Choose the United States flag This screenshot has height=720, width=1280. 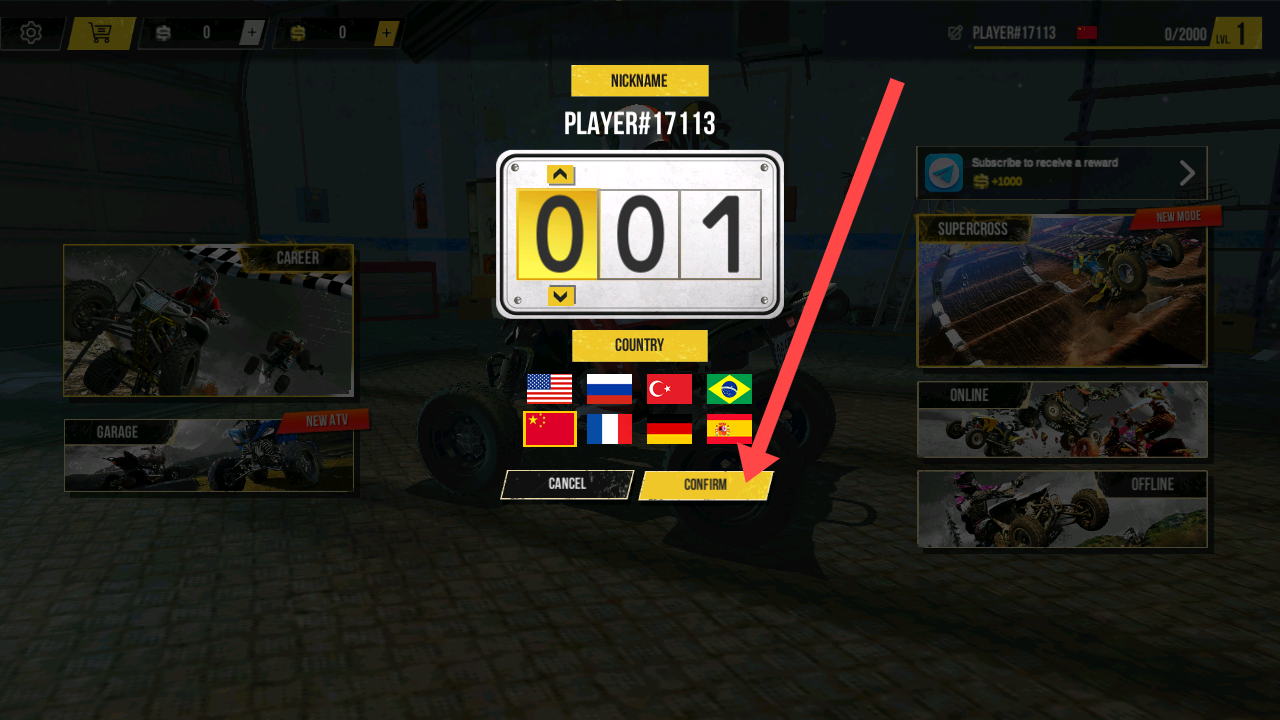tap(549, 389)
